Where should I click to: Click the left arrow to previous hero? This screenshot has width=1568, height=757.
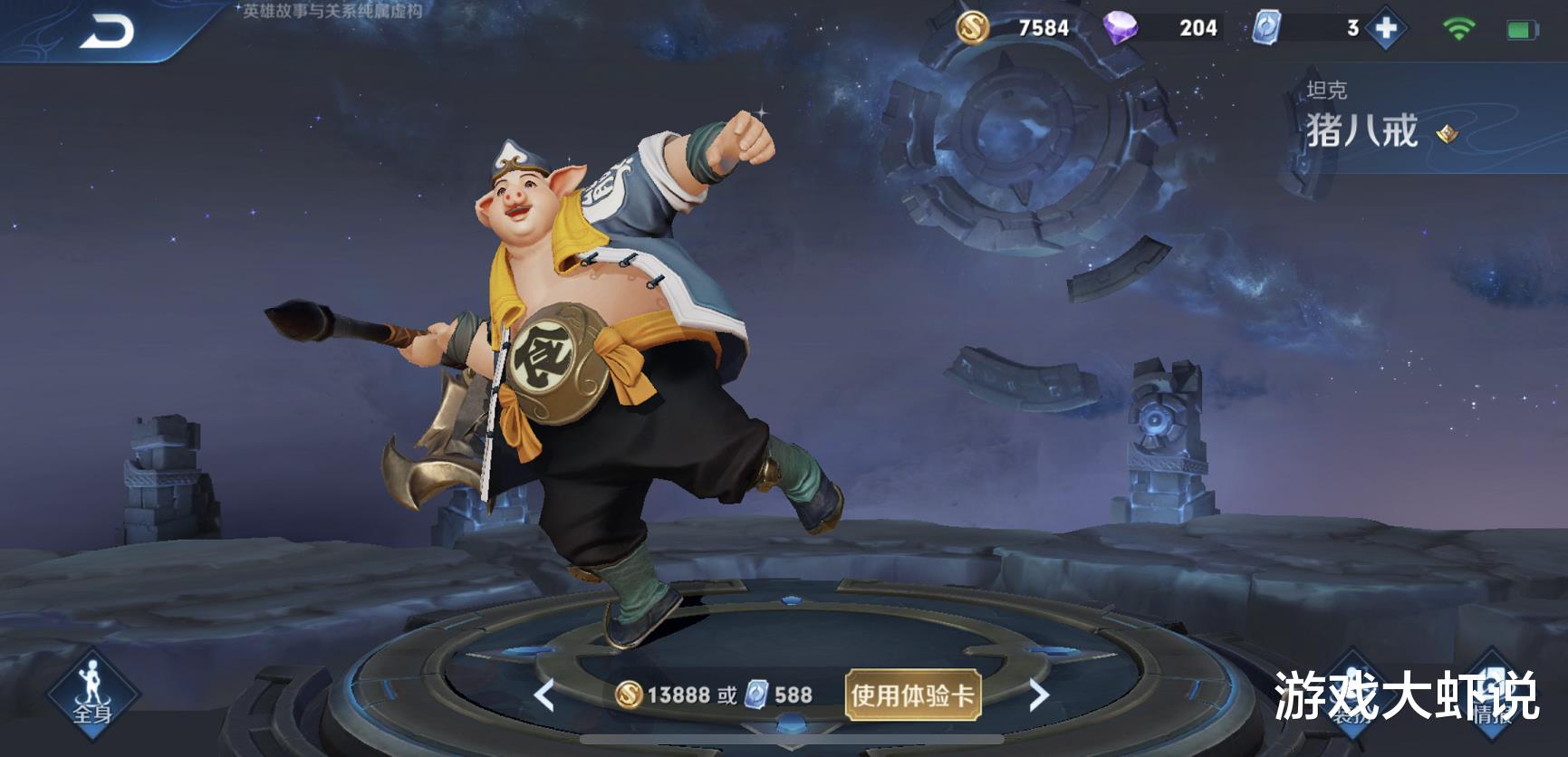tap(544, 692)
